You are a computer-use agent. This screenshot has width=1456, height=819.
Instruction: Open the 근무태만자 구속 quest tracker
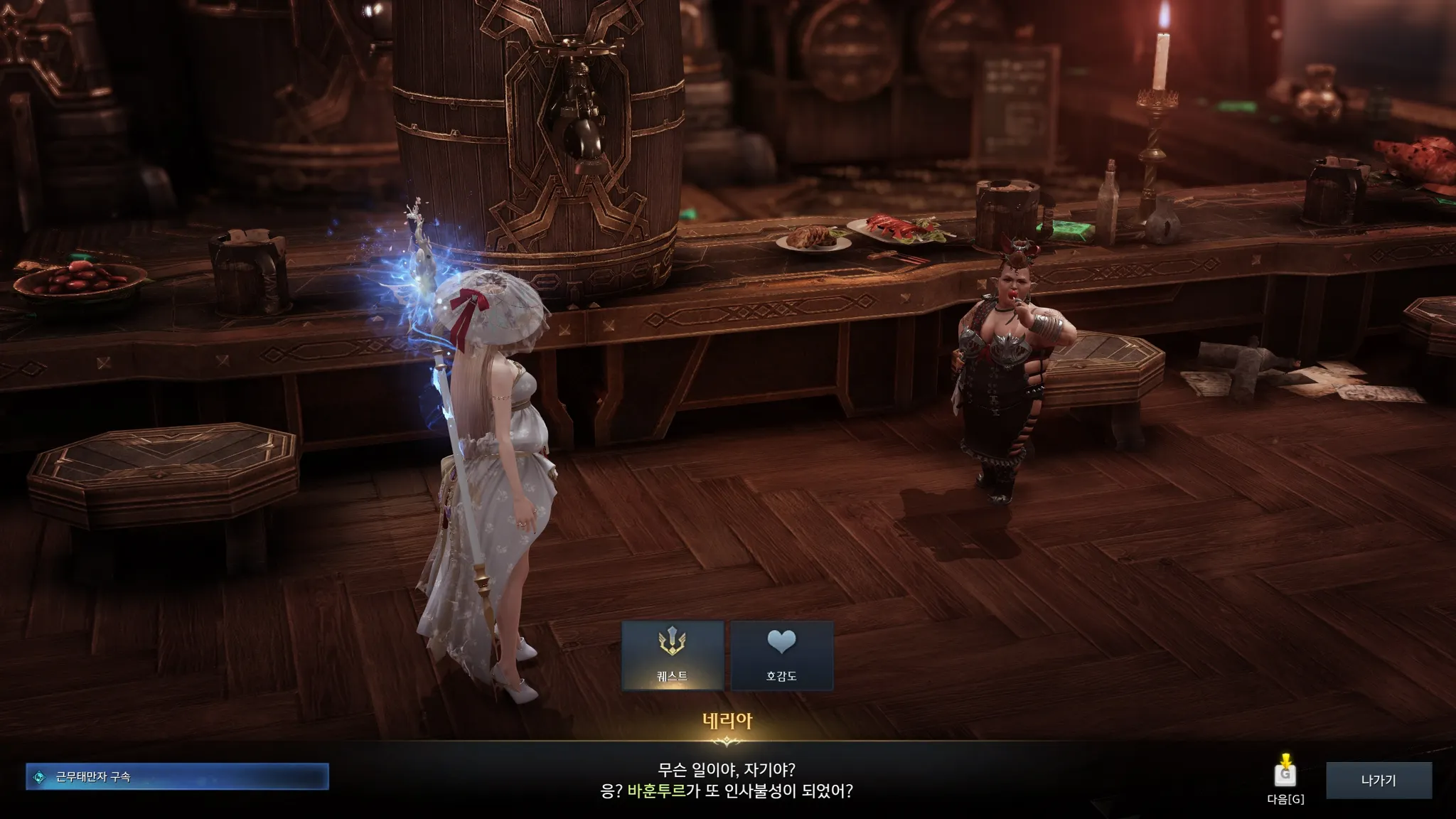click(177, 777)
